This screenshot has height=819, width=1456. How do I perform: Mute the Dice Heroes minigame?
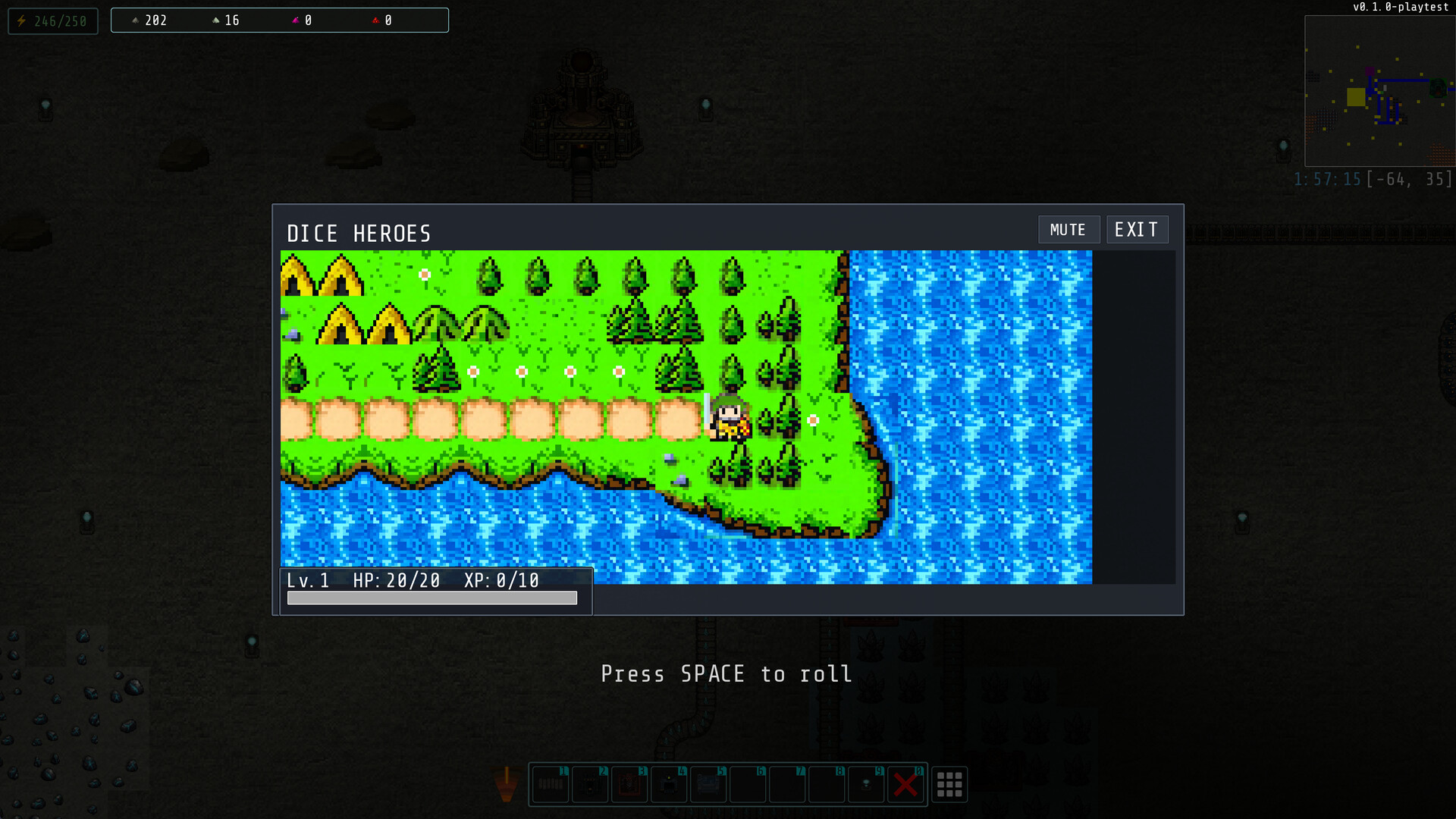coord(1068,229)
